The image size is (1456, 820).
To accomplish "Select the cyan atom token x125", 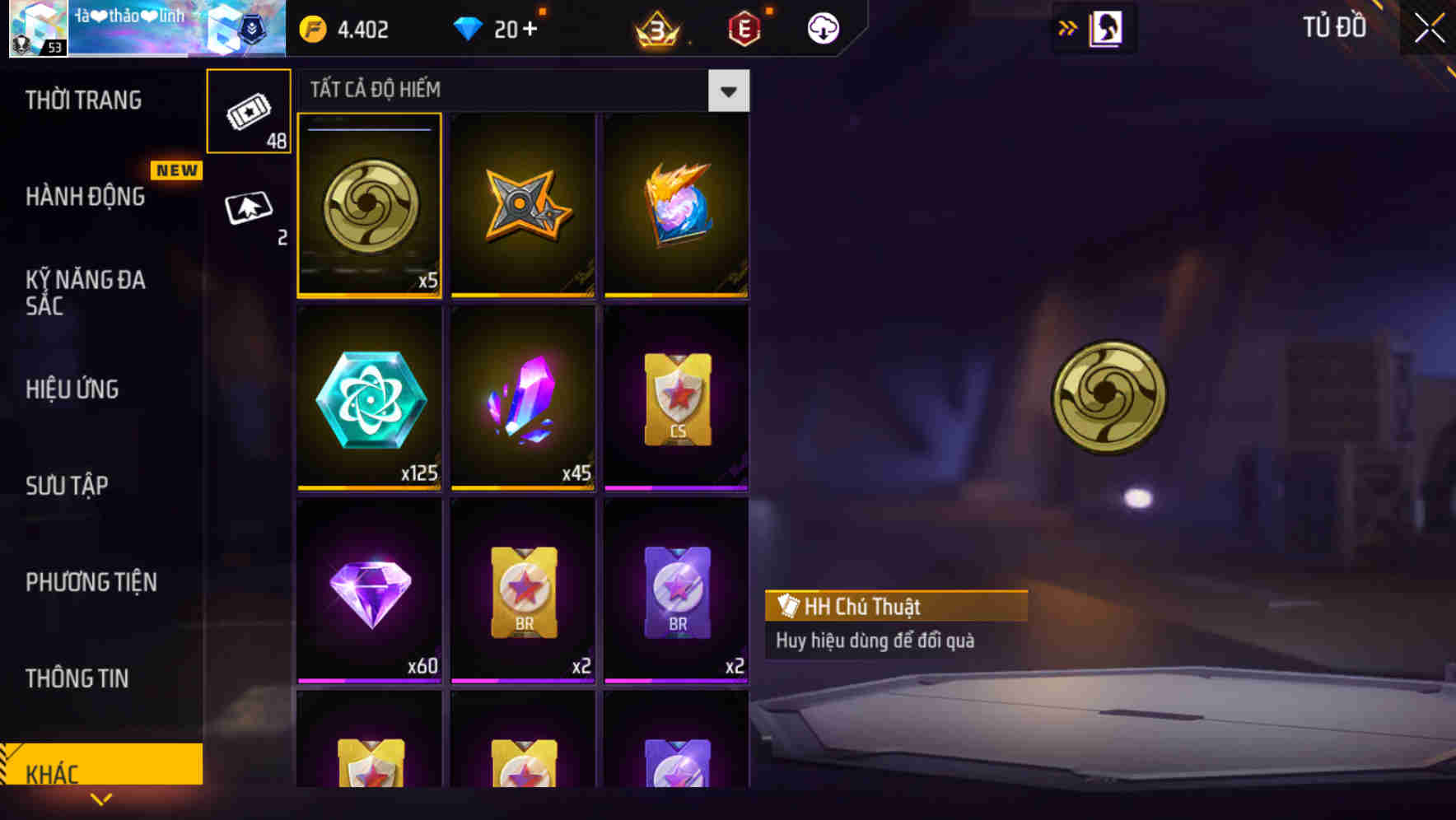I will pos(369,399).
